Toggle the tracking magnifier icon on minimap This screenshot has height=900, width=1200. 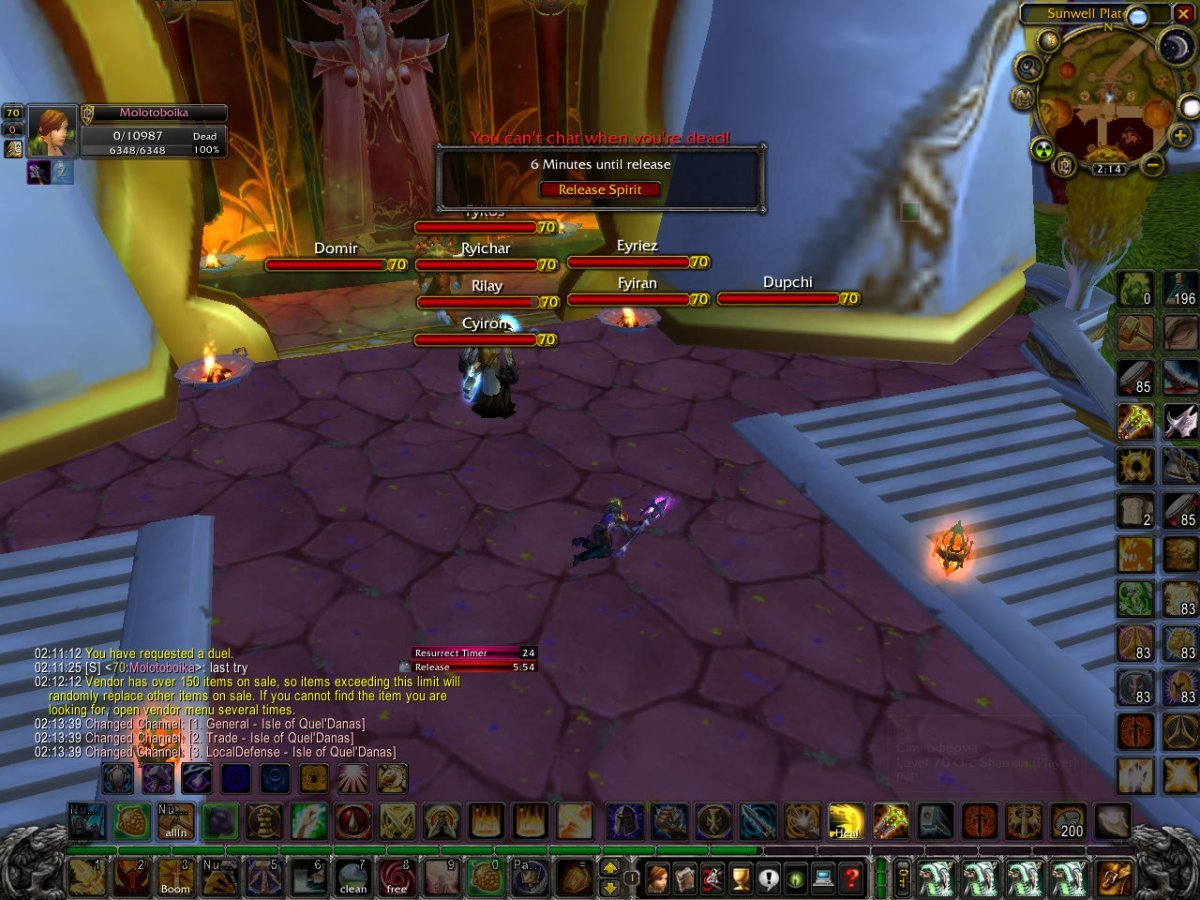[1028, 67]
